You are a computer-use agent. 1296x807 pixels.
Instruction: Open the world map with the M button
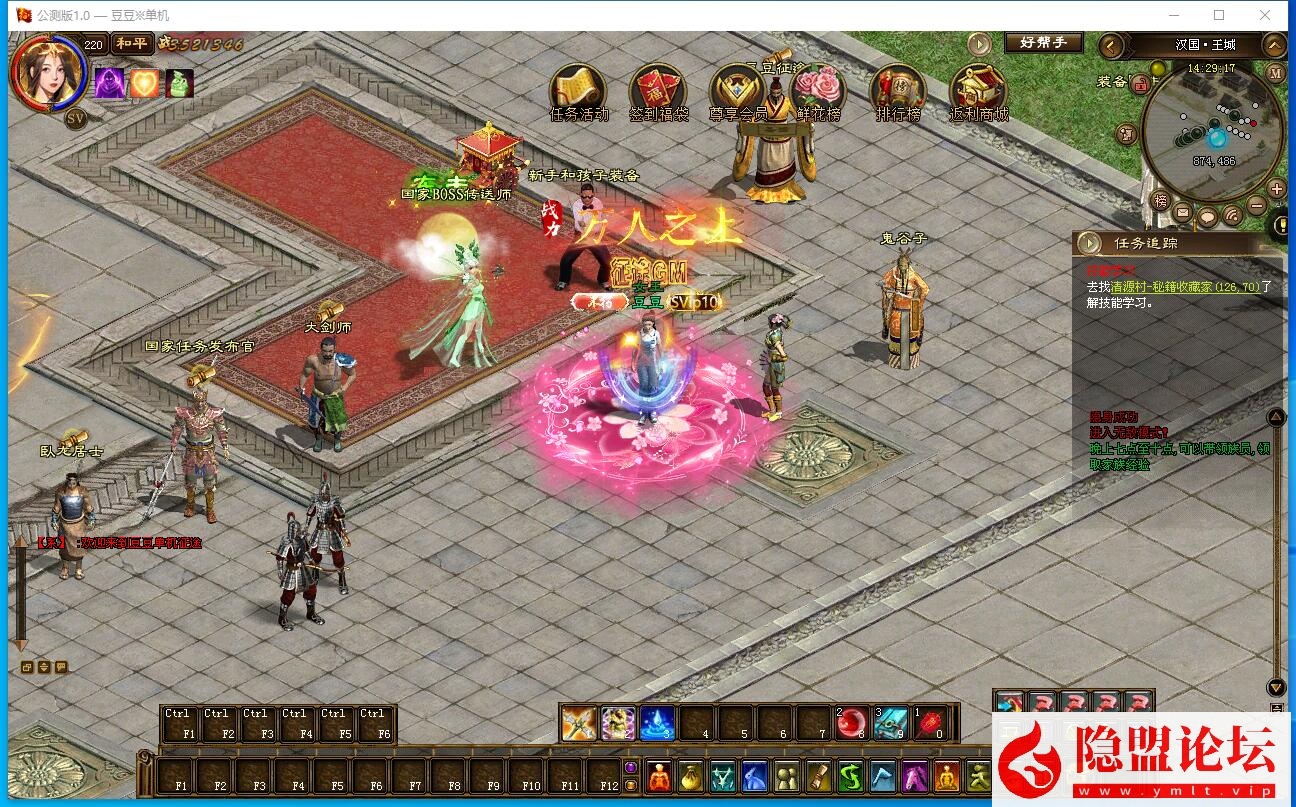1275,73
